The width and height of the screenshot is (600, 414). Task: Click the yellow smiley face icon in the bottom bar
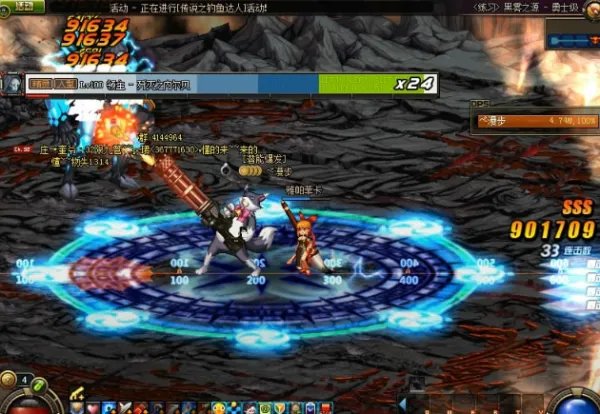pos(219,407)
